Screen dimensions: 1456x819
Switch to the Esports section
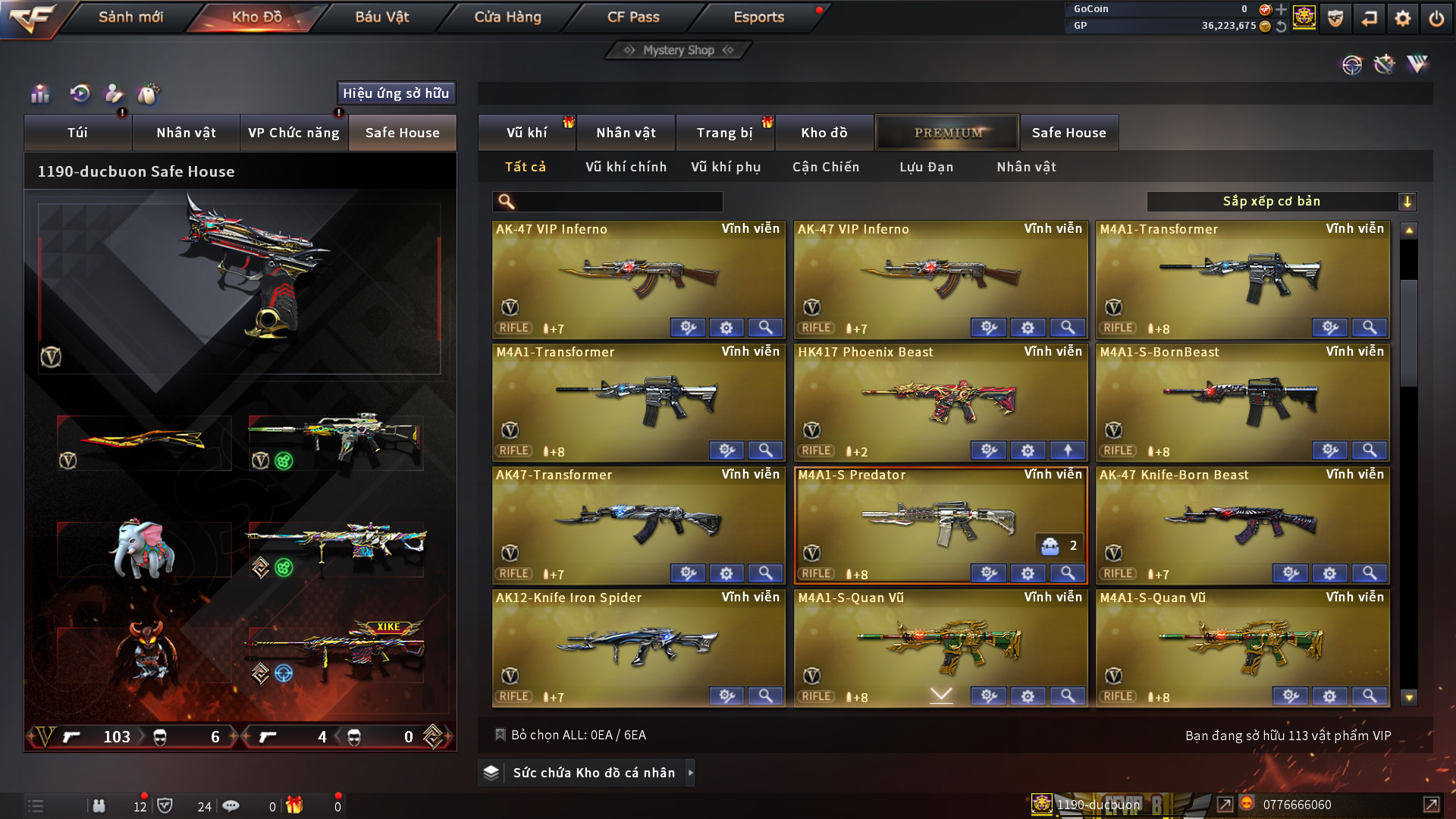(x=758, y=17)
